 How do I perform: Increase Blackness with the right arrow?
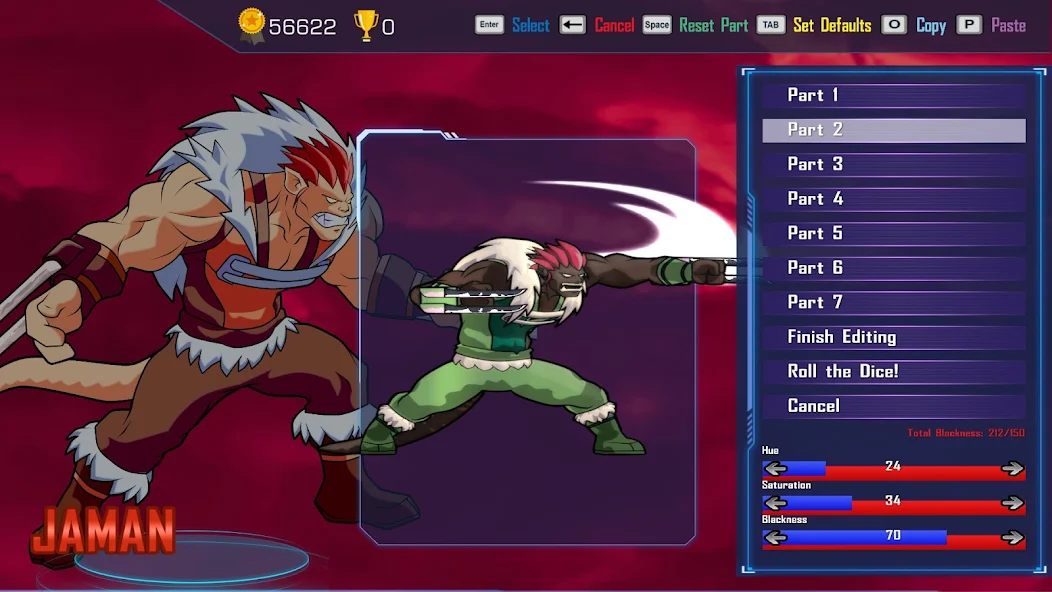point(1012,537)
